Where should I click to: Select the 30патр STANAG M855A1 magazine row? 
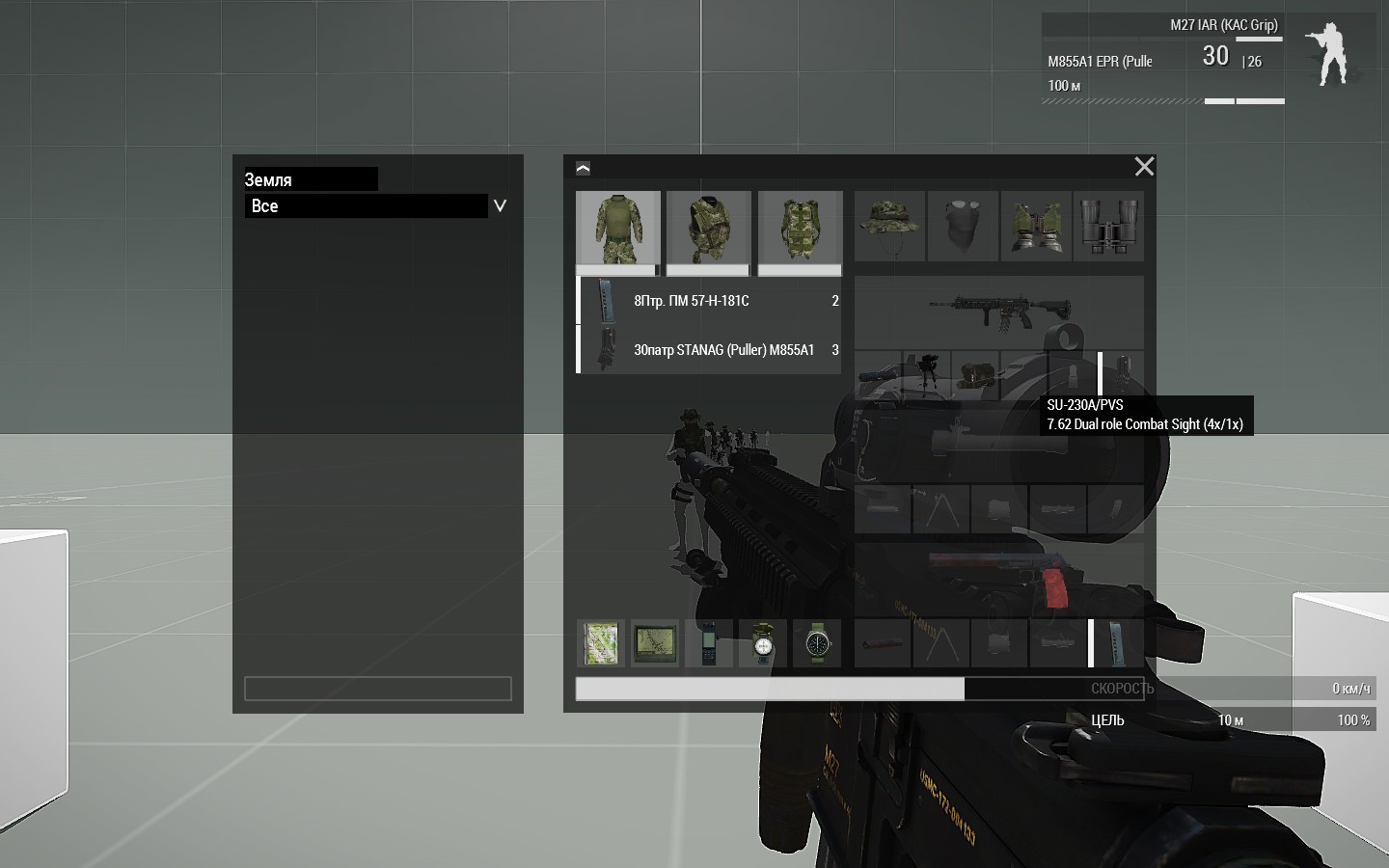[709, 350]
